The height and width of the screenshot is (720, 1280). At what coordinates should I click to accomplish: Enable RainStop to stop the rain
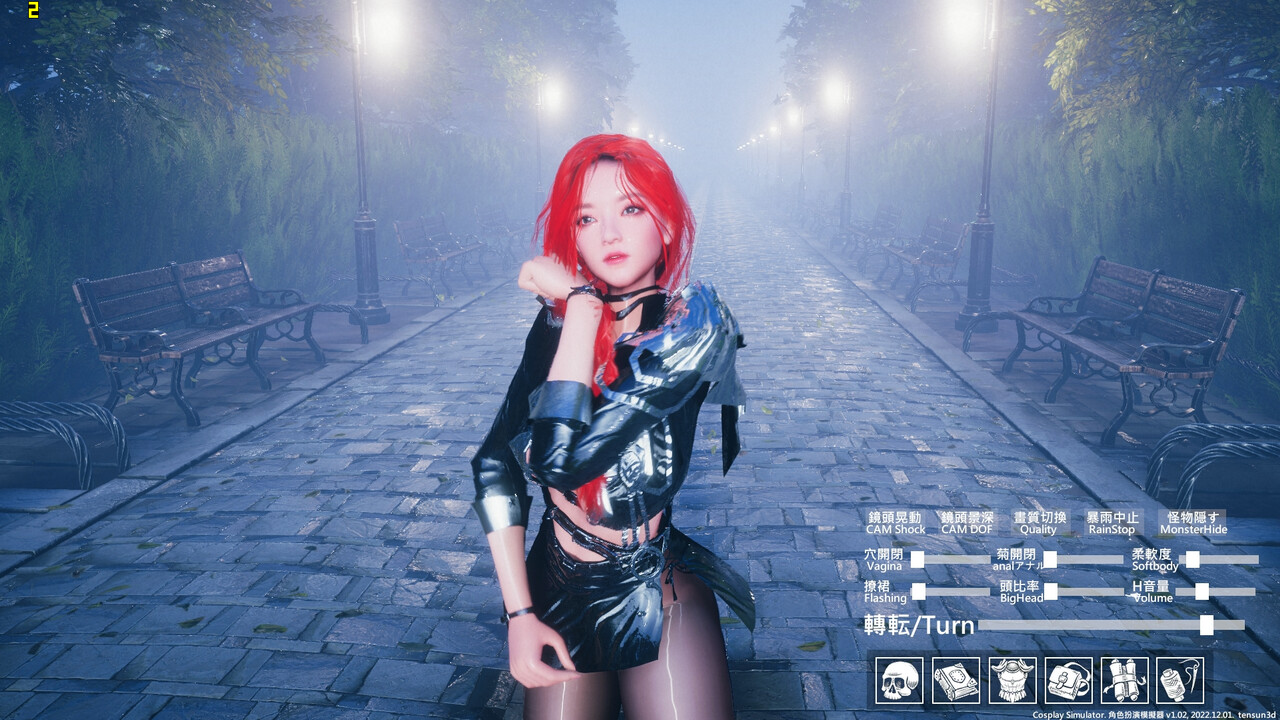1111,523
